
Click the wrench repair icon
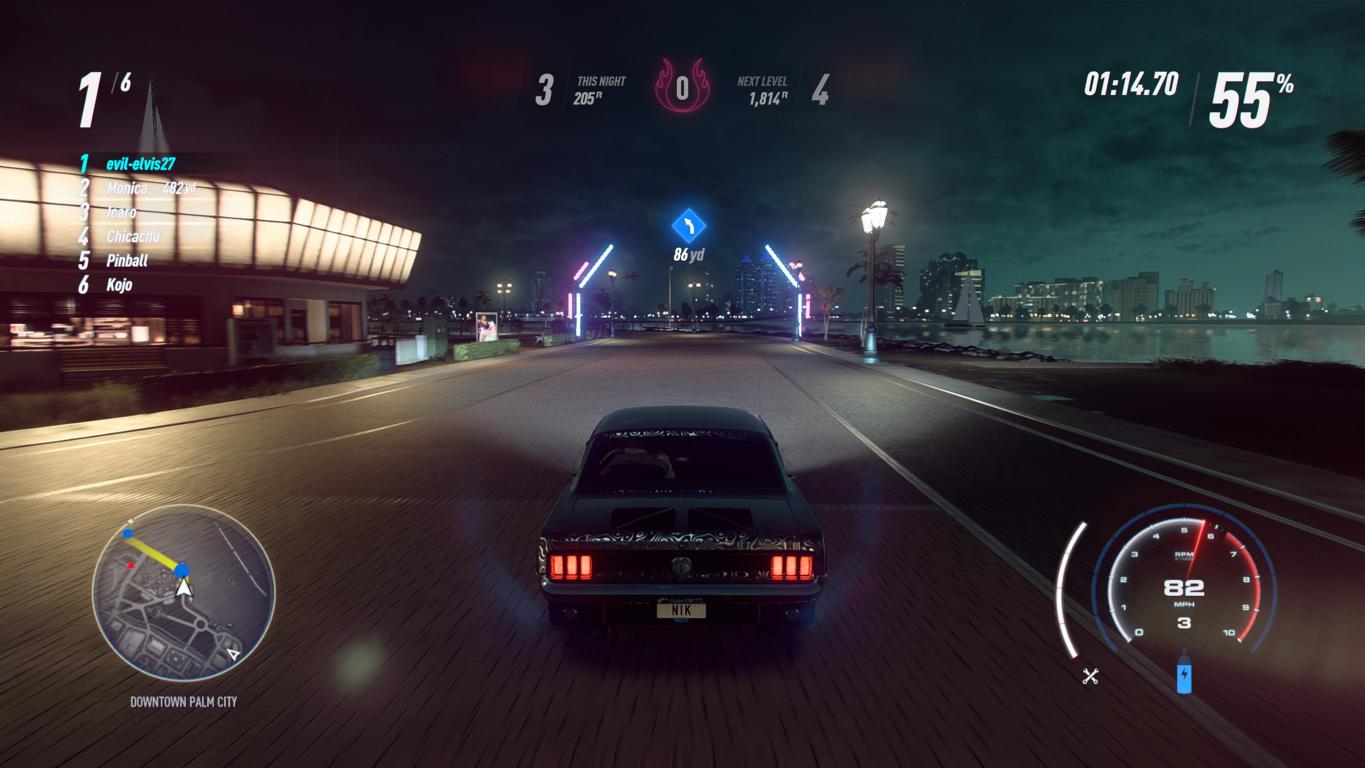click(x=1090, y=677)
